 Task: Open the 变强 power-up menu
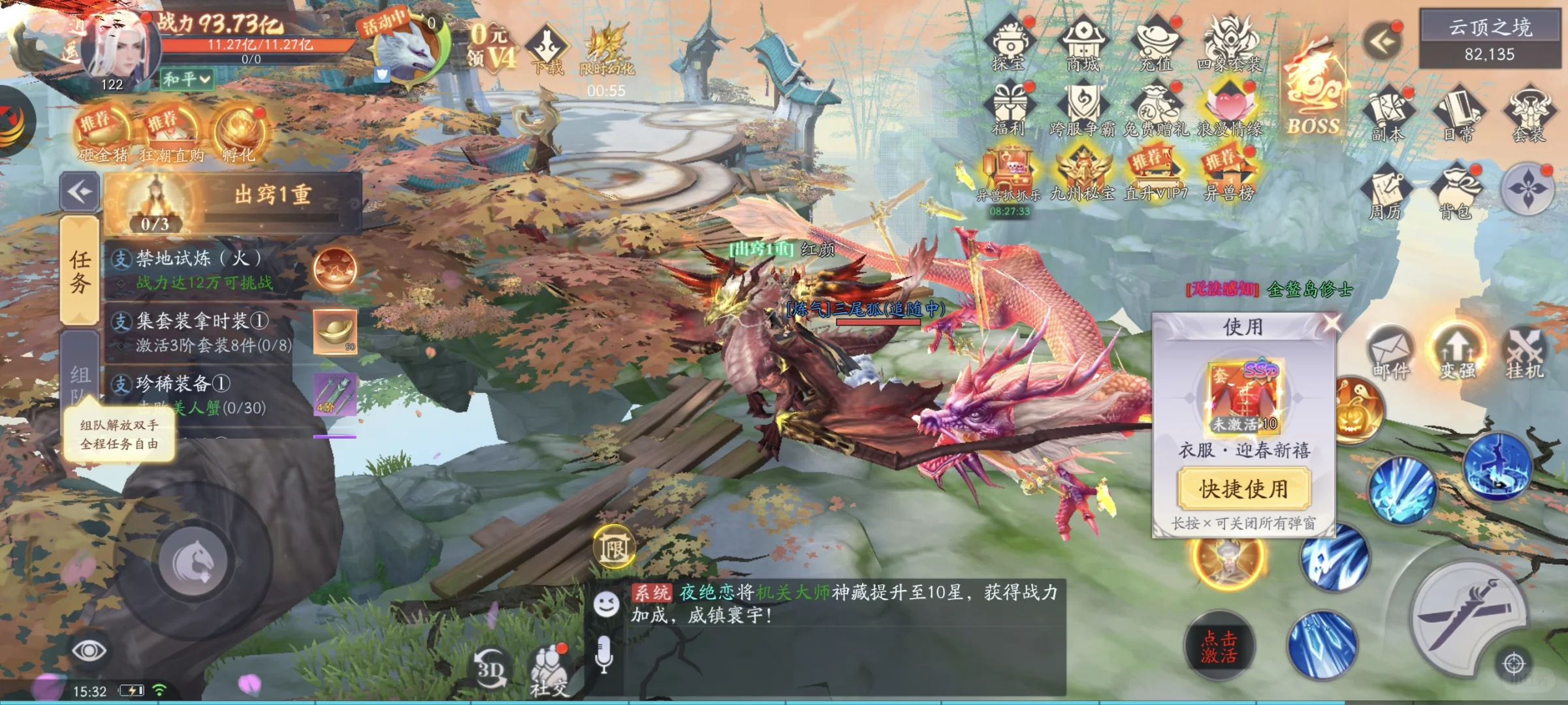click(x=1458, y=354)
